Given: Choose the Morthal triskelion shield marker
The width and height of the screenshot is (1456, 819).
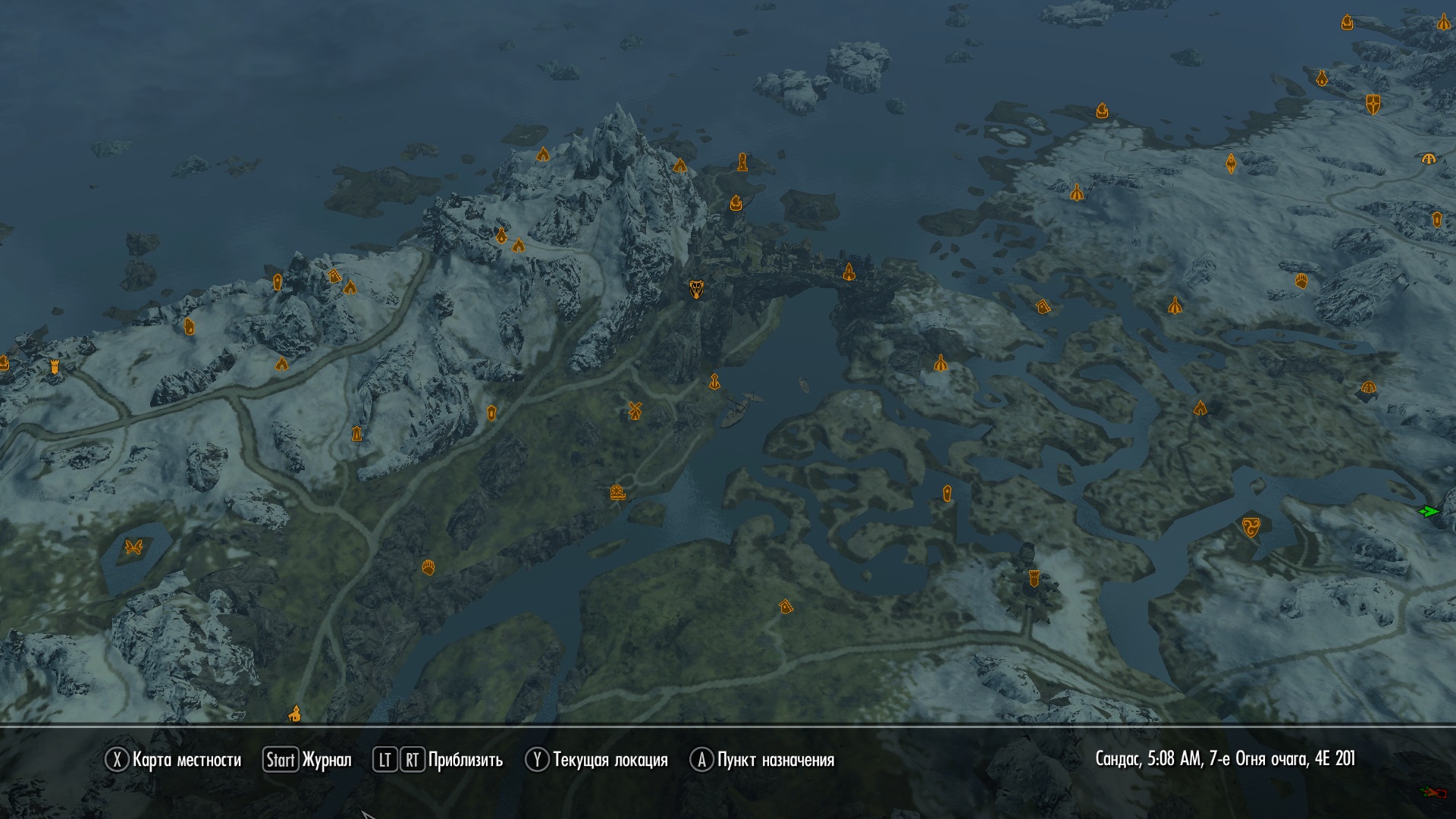Looking at the screenshot, I should [x=1250, y=526].
